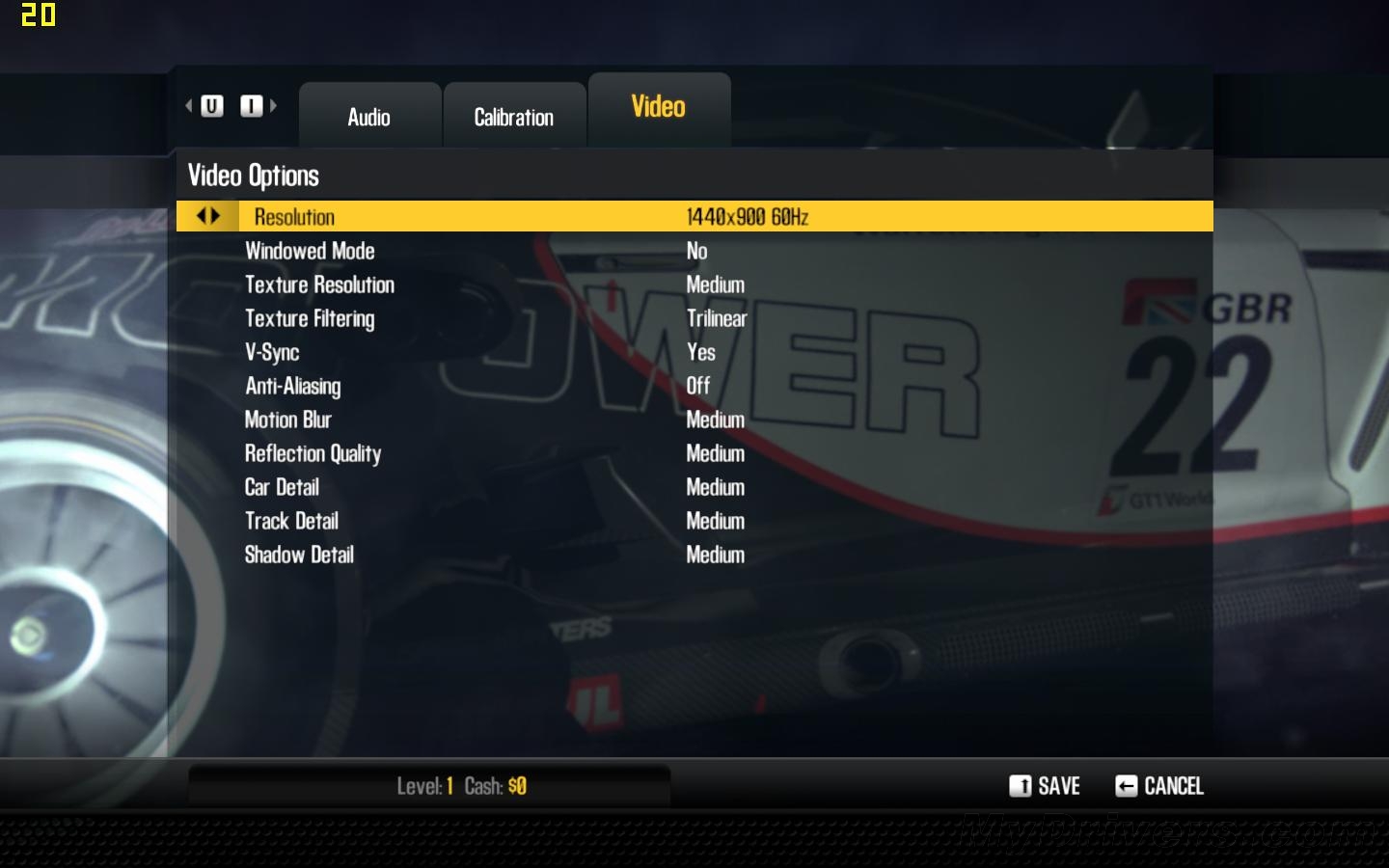Switch to the Audio tab

[369, 117]
